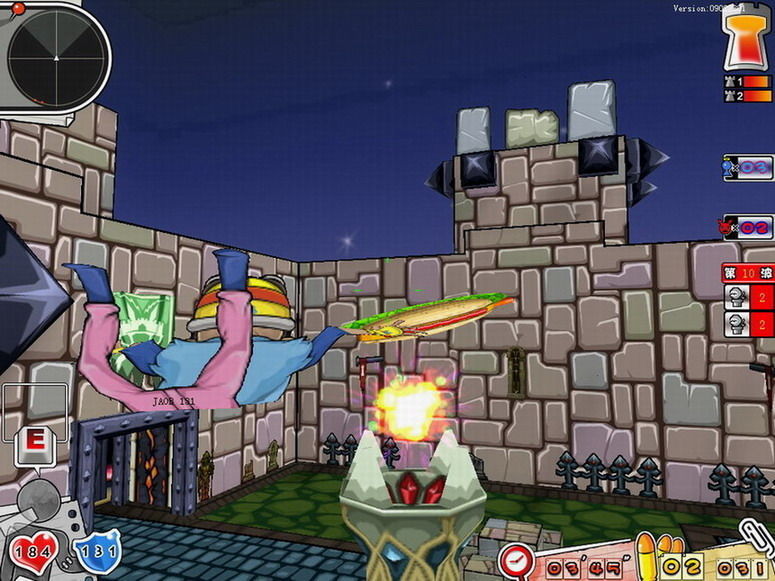Click the circular radar minimap
This screenshot has height=581, width=775.
coord(57,57)
